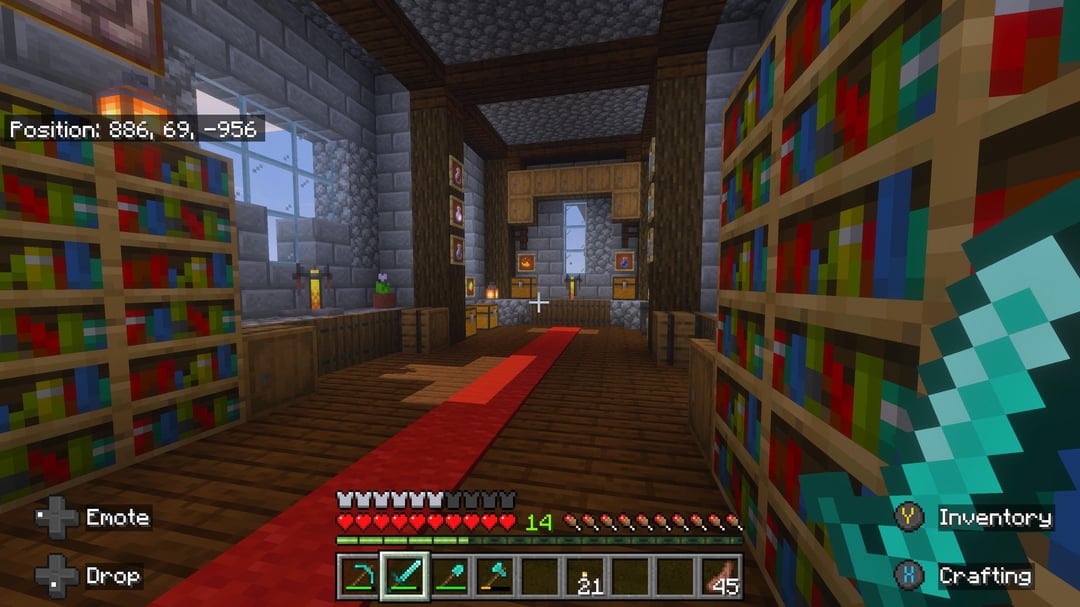This screenshot has width=1080, height=607.
Task: Select the diamond sword hotbar slot
Action: pyautogui.click(x=405, y=575)
